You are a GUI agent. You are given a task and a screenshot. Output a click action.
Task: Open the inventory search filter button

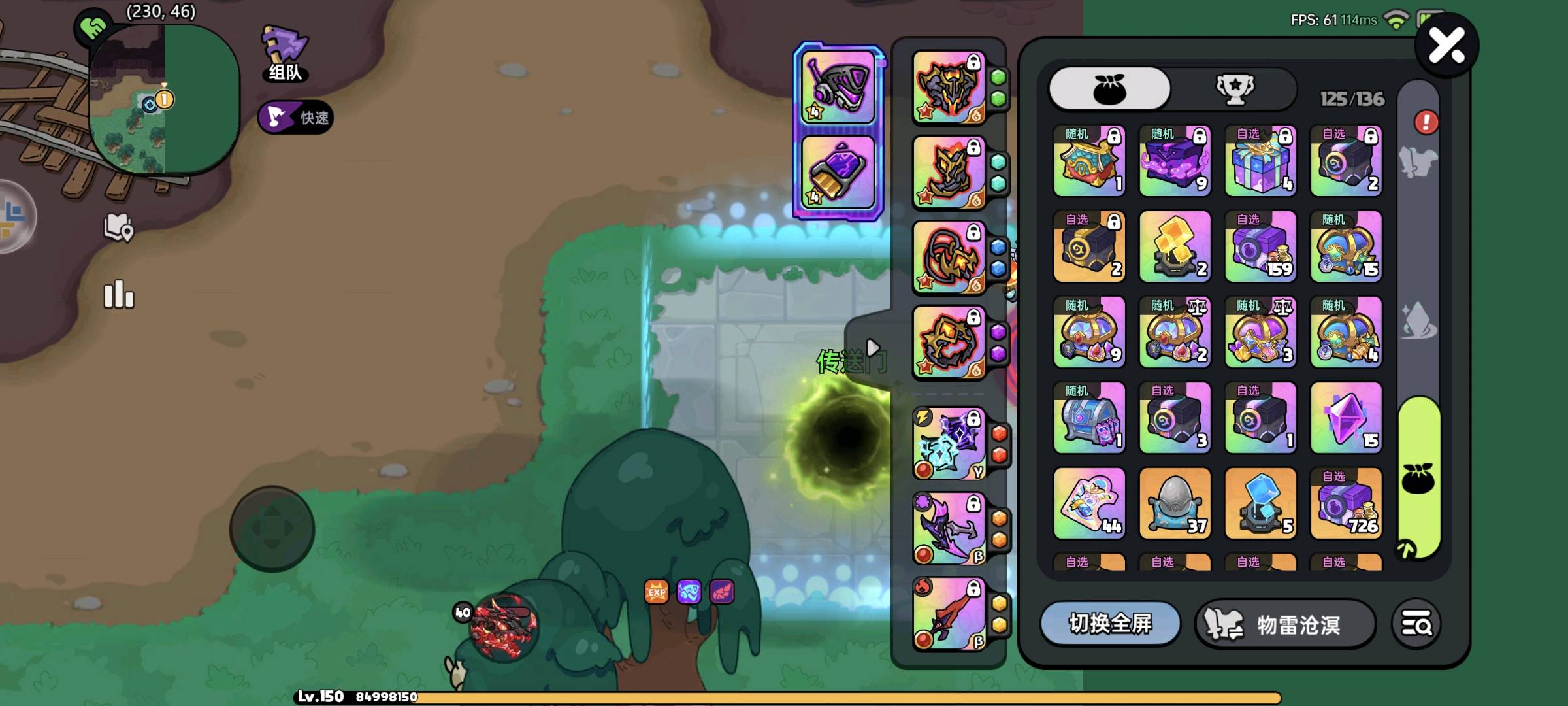pos(1416,624)
